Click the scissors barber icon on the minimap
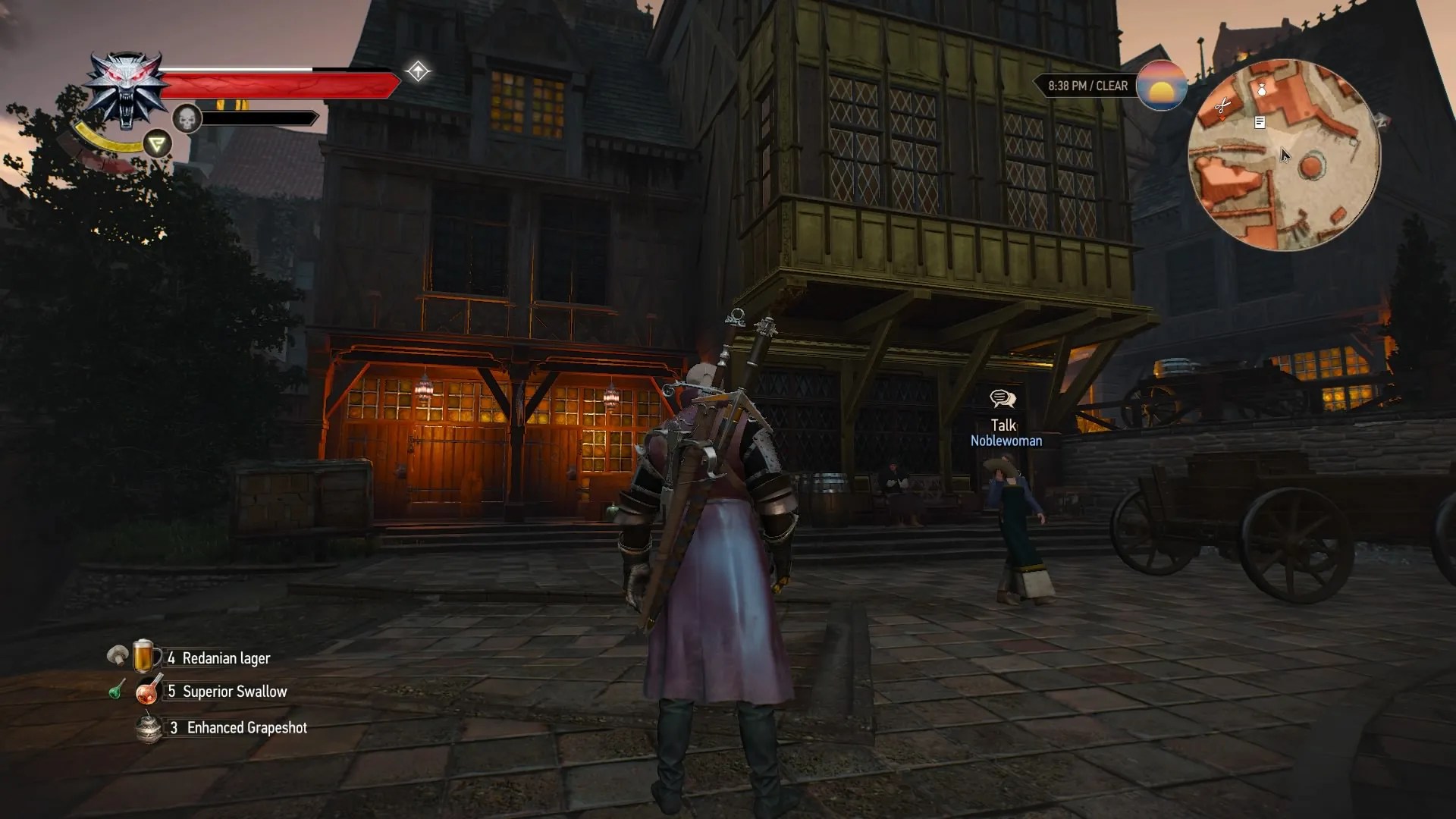Viewport: 1456px width, 819px height. 1224,105
